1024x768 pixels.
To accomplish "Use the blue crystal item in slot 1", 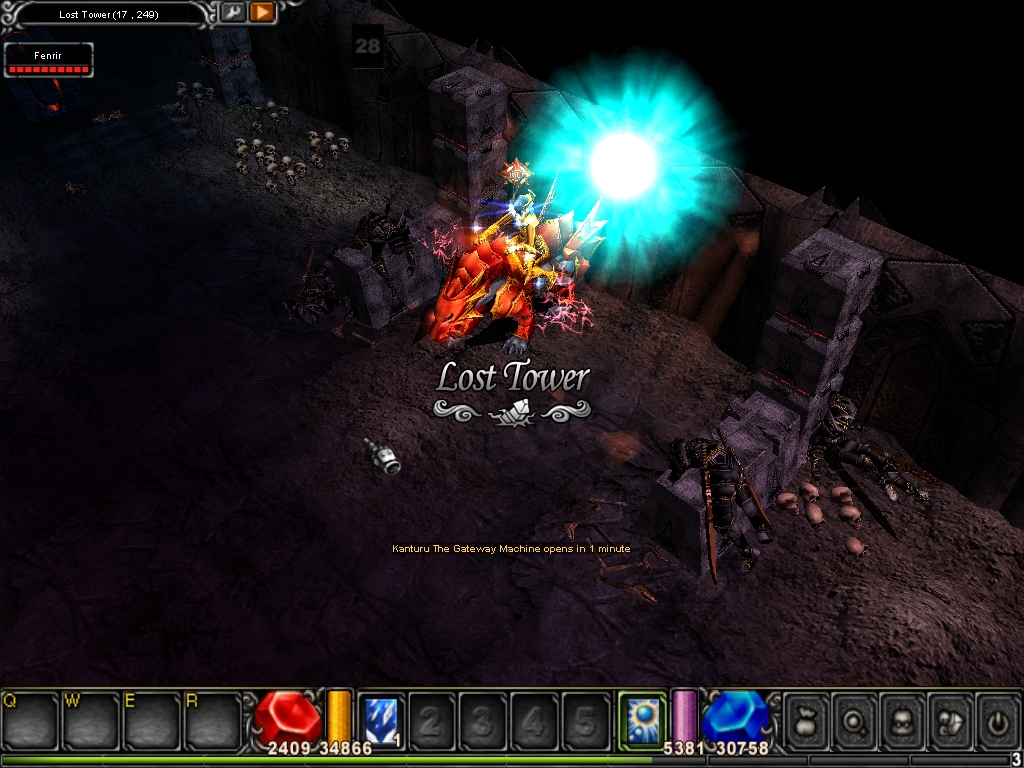I will pyautogui.click(x=380, y=720).
